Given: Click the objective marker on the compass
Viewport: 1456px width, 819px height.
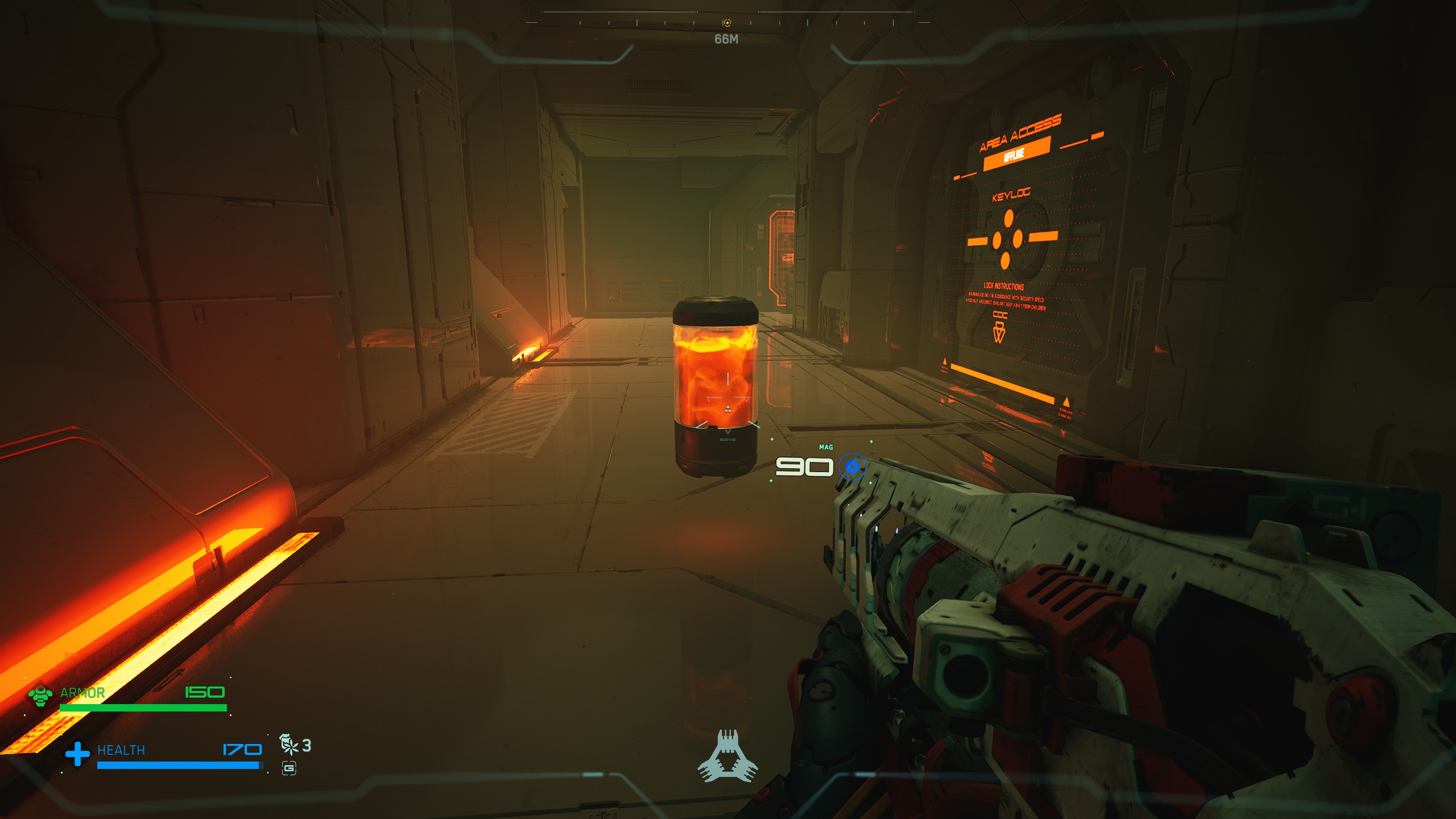Looking at the screenshot, I should (x=727, y=23).
